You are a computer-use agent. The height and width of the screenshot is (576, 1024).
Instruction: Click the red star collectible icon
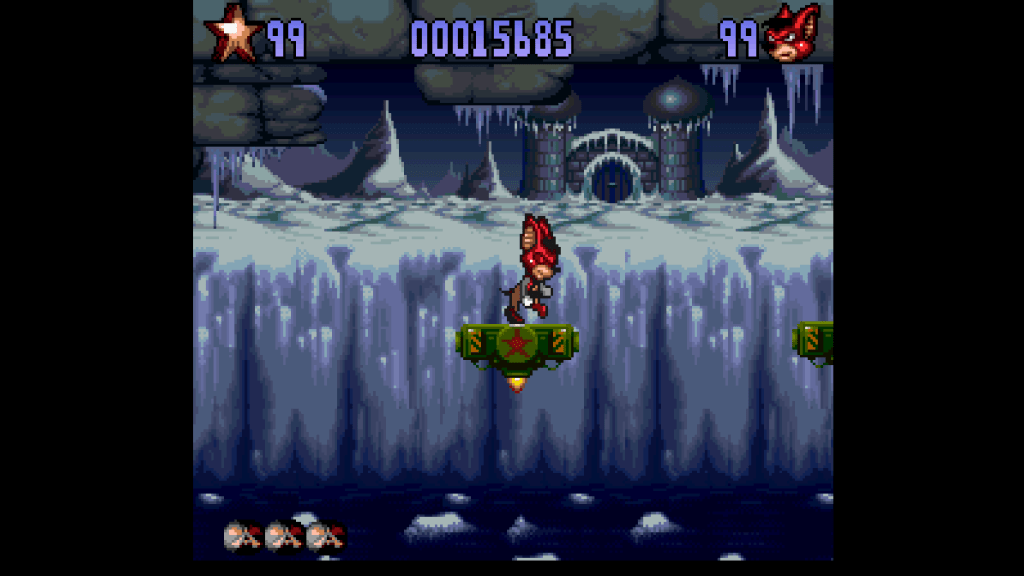(233, 36)
